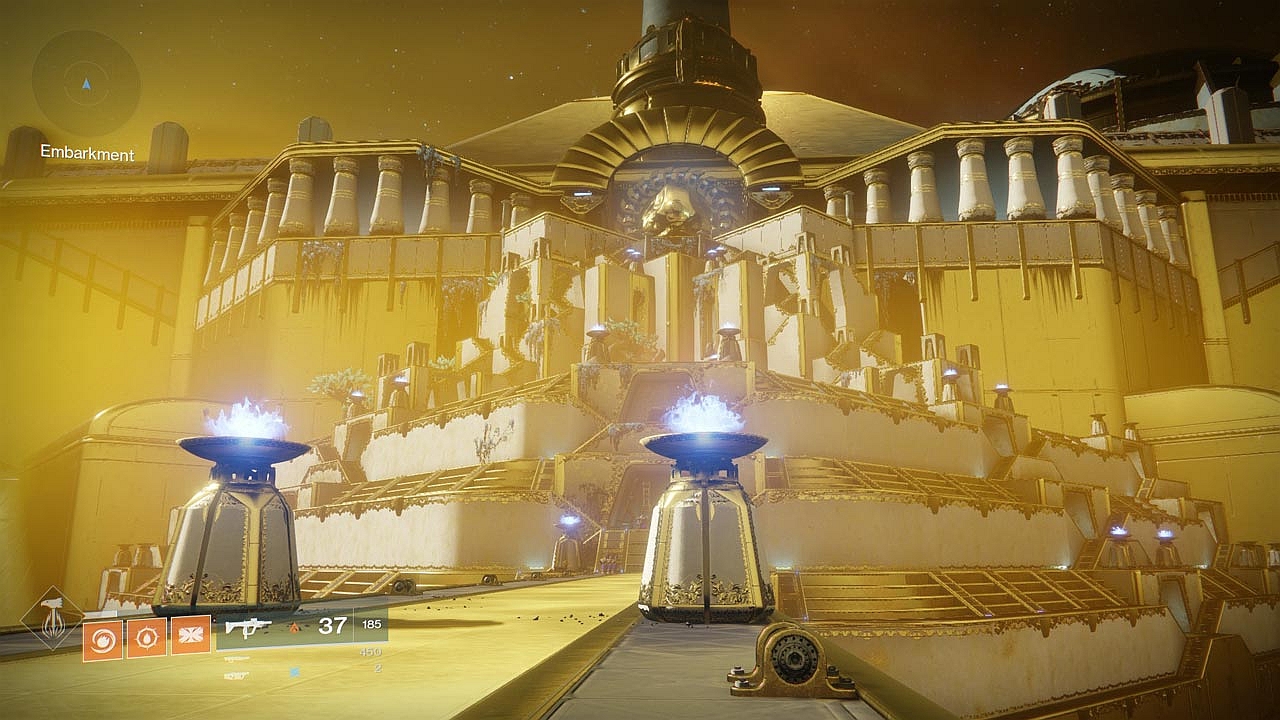This screenshot has height=720, width=1280.
Task: Click the submachine gun weapon icon
Action: (248, 628)
